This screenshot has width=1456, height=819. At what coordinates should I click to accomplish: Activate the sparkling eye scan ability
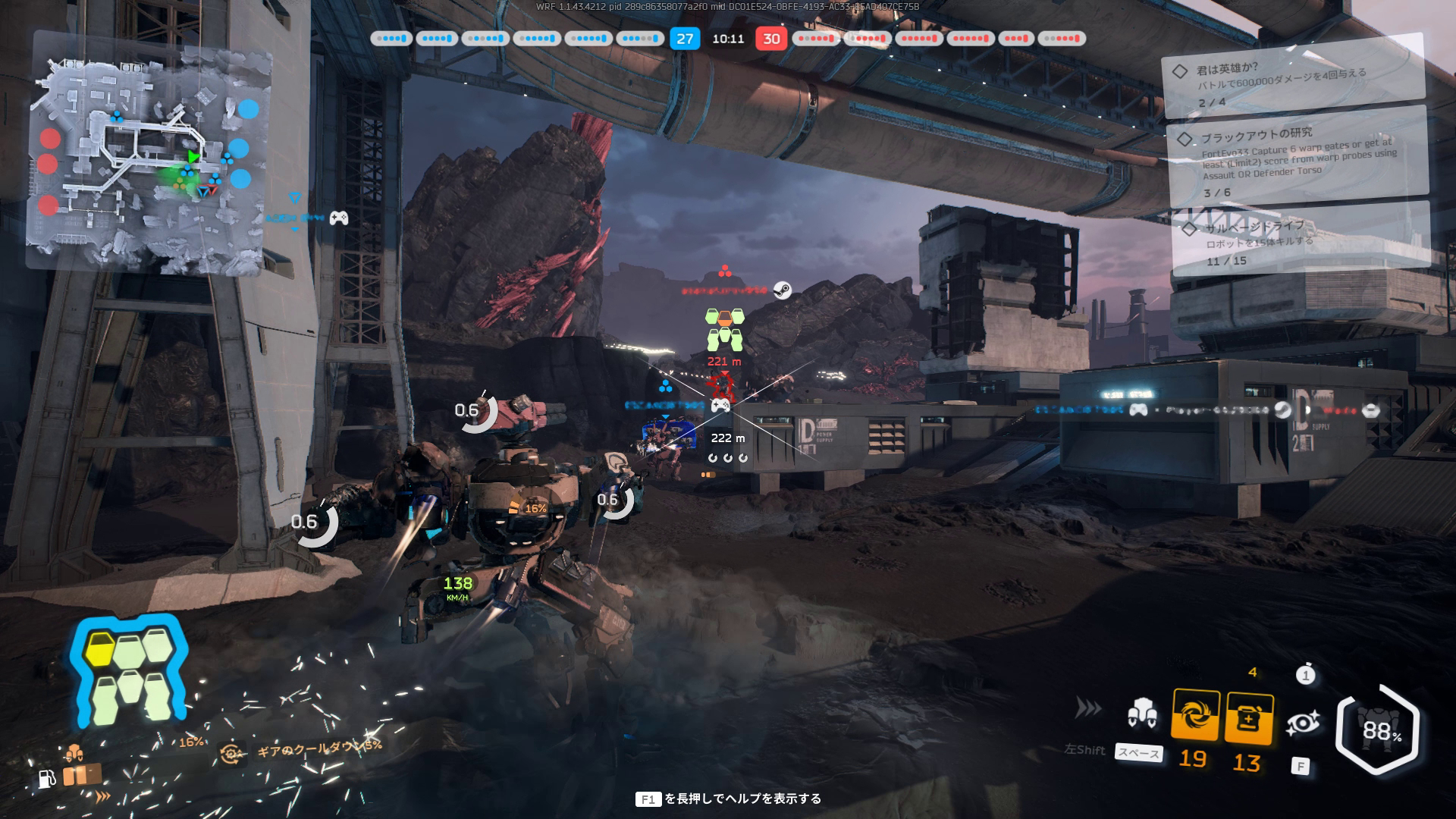[x=1302, y=723]
